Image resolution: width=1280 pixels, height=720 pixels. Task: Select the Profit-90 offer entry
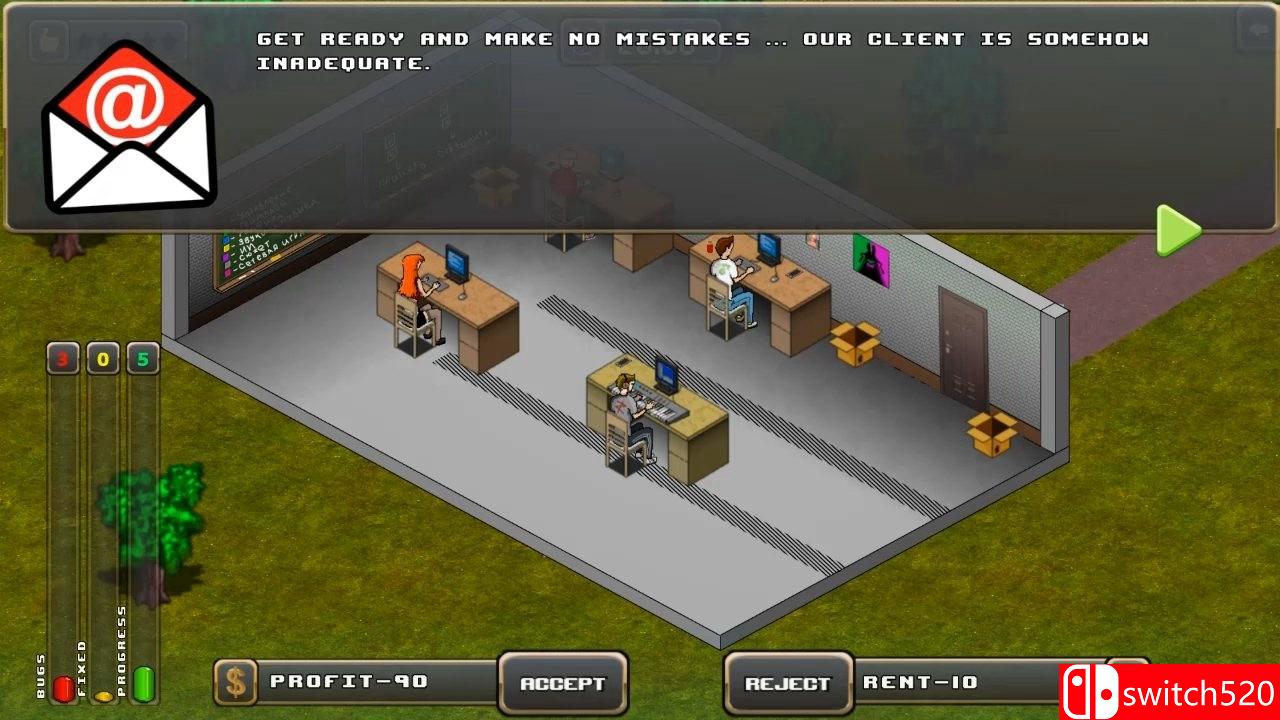coord(350,683)
